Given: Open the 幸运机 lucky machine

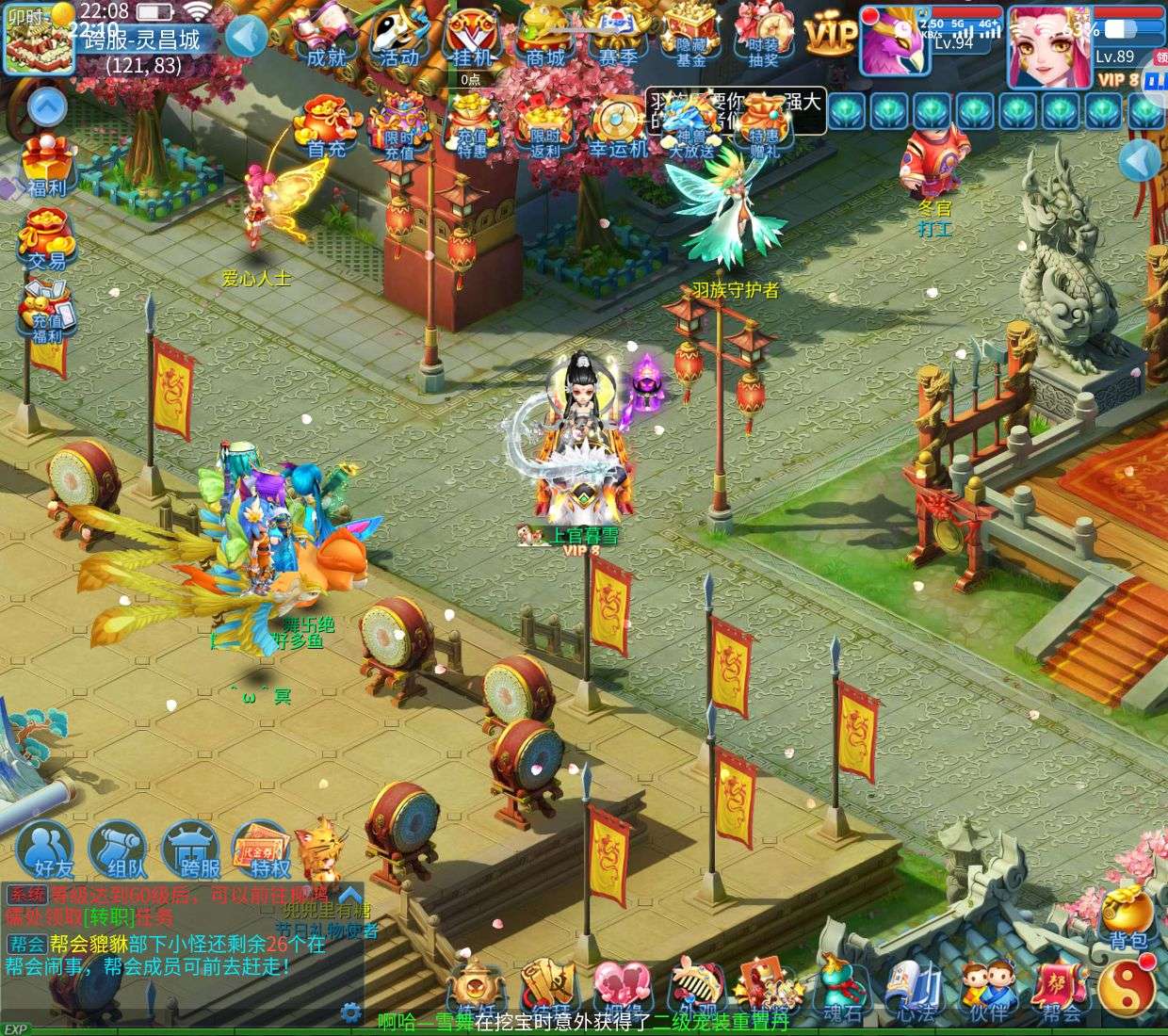Looking at the screenshot, I should point(618,130).
